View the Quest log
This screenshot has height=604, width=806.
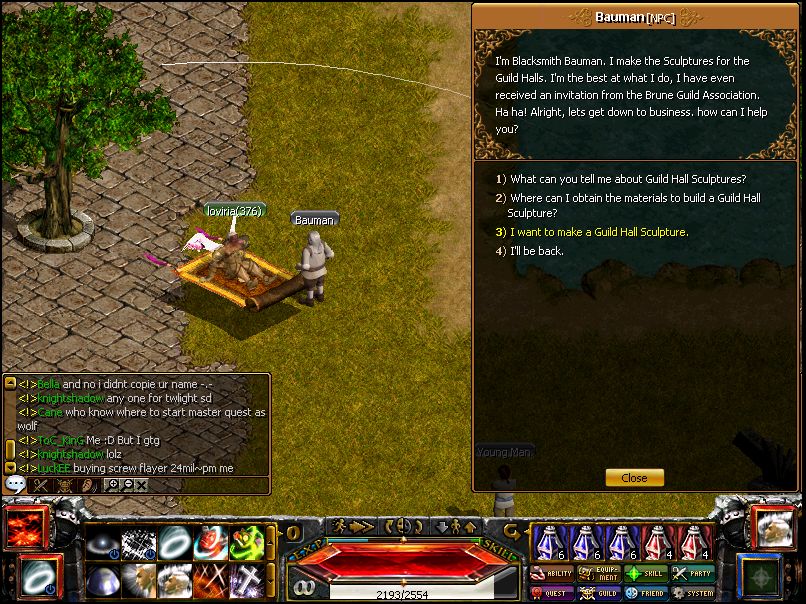[x=553, y=593]
